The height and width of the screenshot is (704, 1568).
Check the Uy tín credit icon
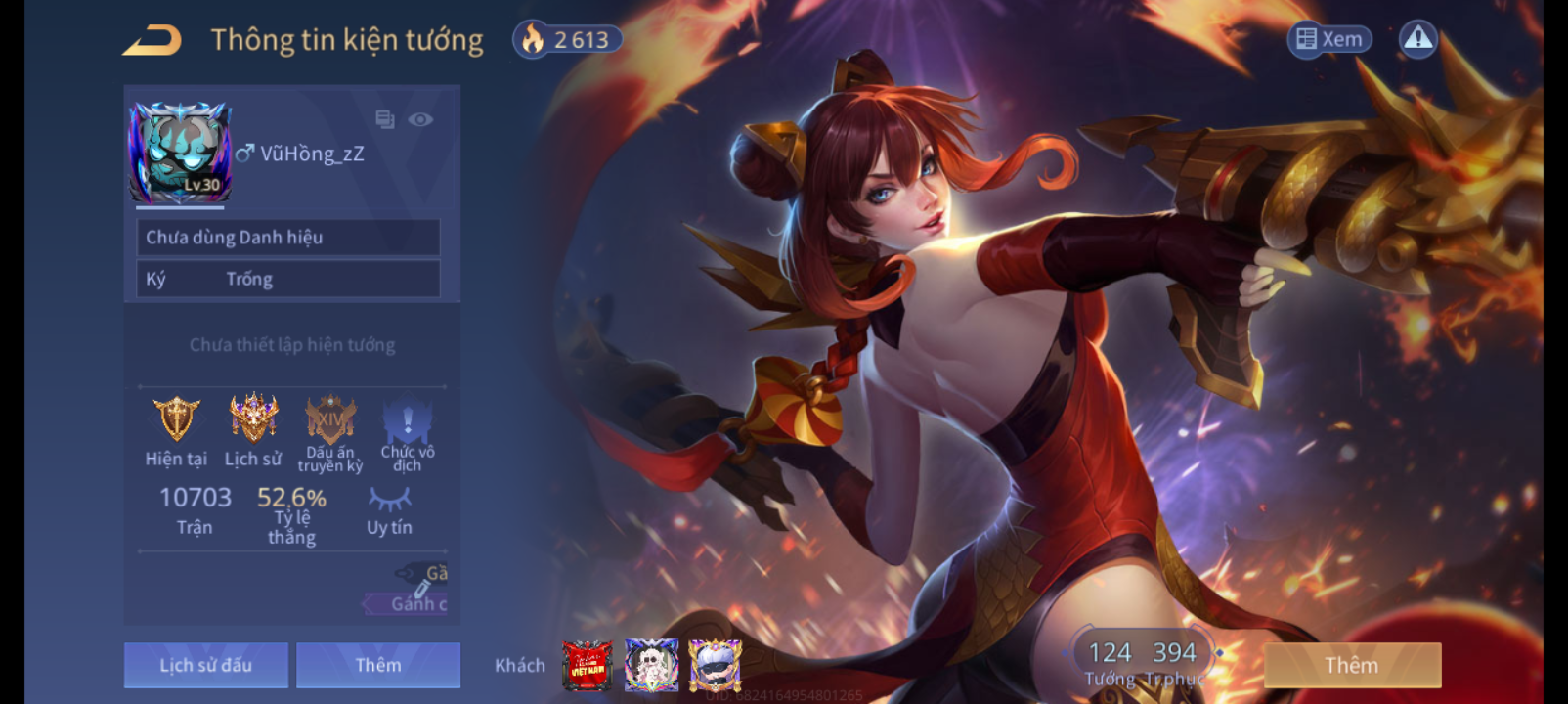tap(389, 500)
